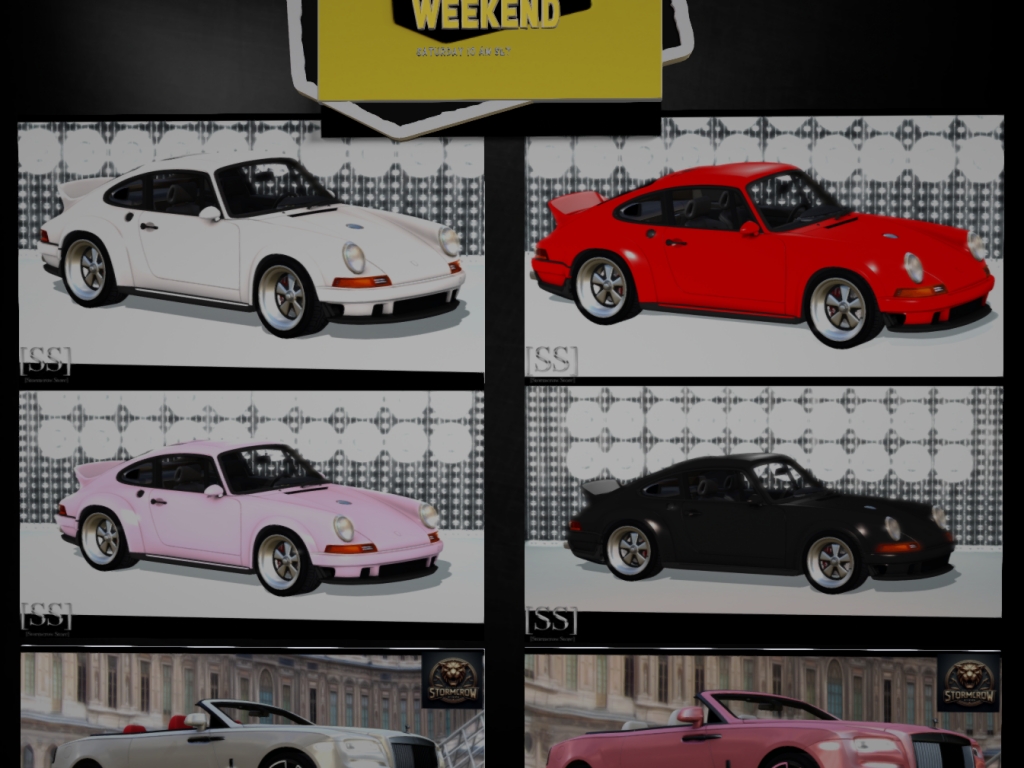This screenshot has width=1024, height=768.
Task: Pick the pink coupe car panel
Action: (x=250, y=505)
